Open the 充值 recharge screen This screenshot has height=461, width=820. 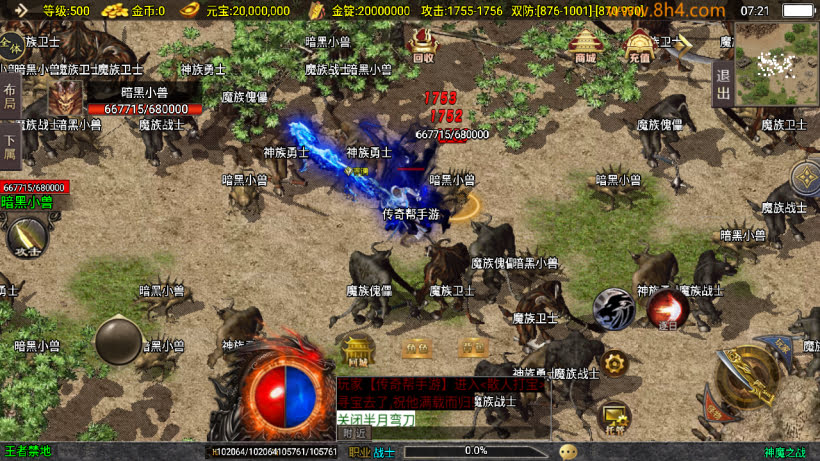point(639,45)
